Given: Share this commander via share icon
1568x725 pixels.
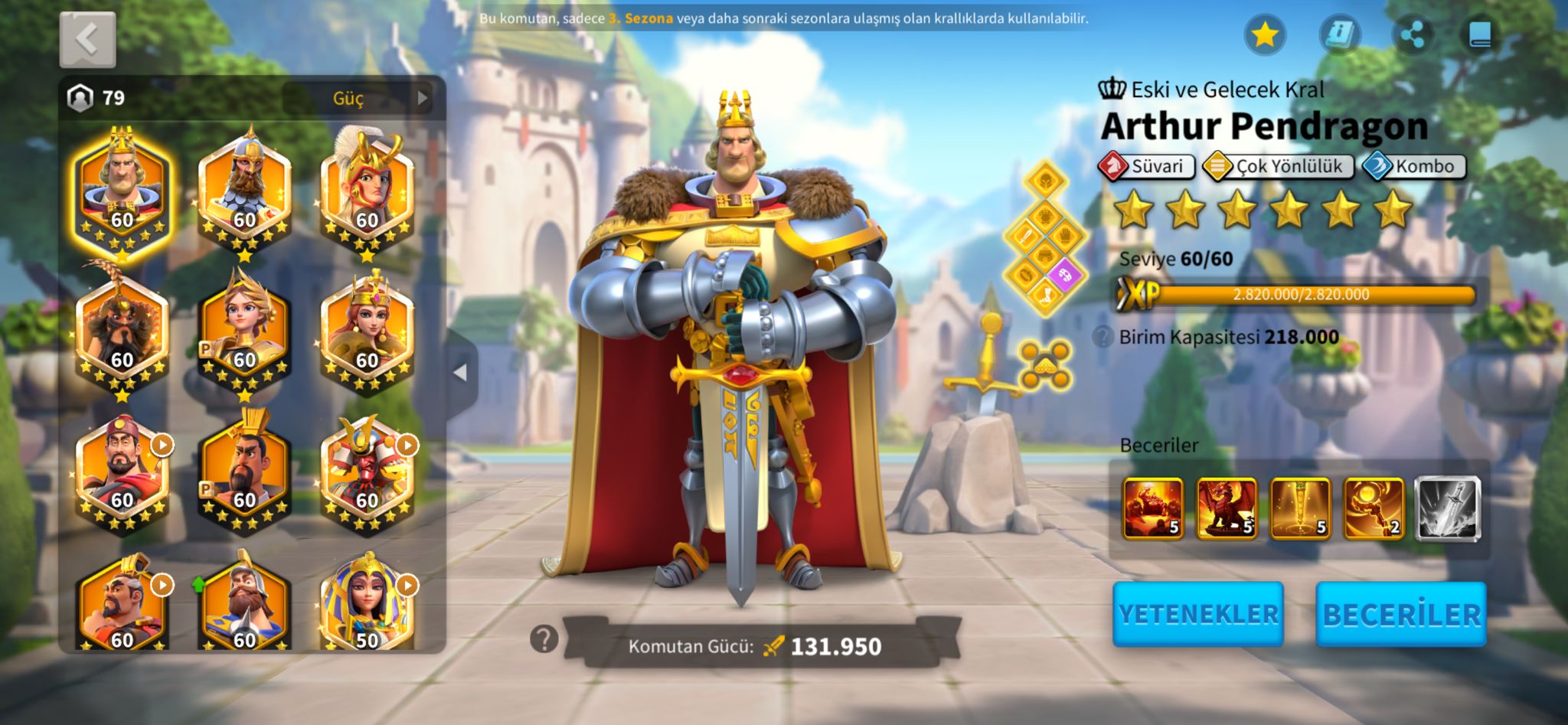Looking at the screenshot, I should (1411, 35).
